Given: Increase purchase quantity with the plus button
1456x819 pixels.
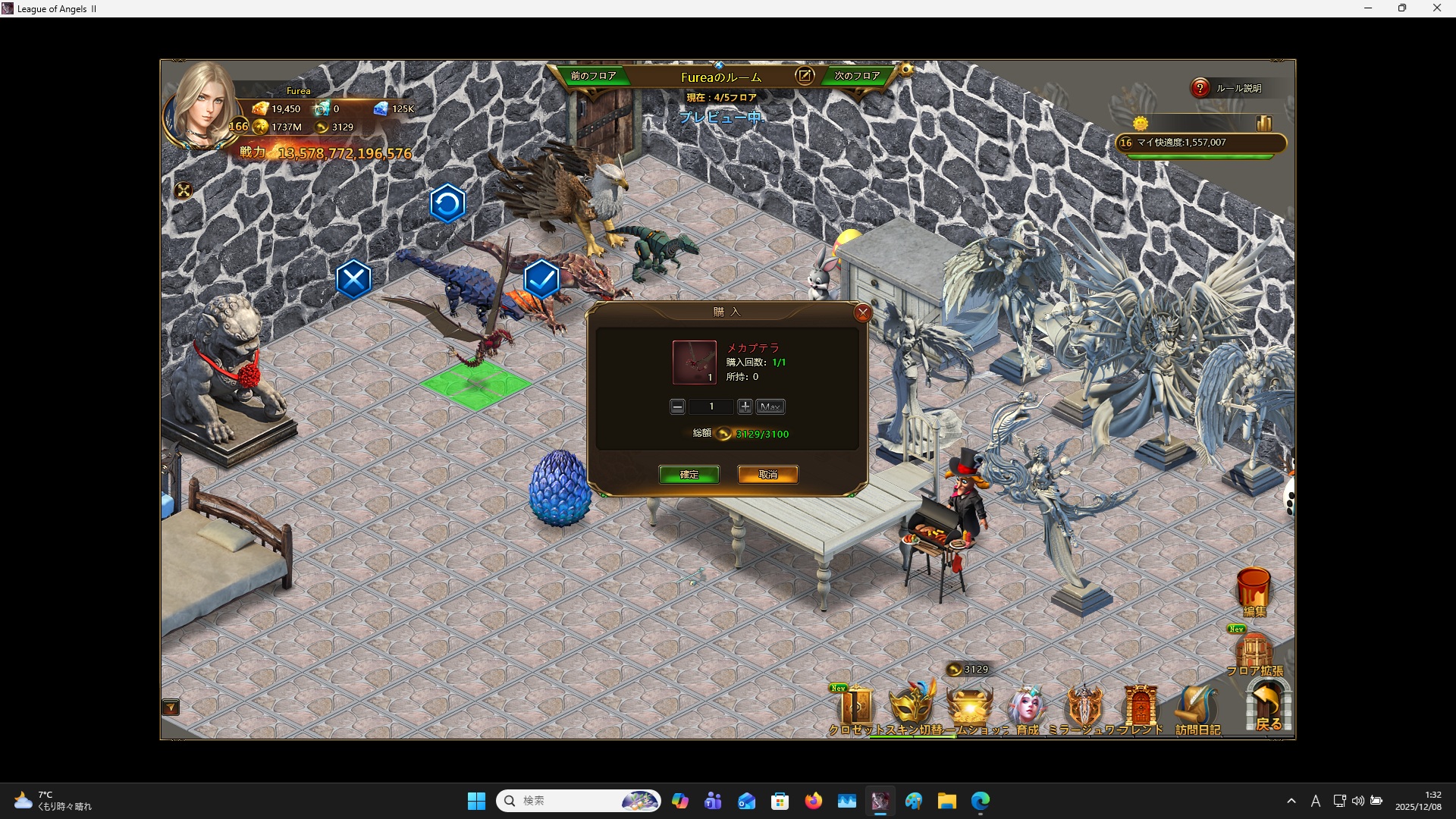Looking at the screenshot, I should 745,407.
